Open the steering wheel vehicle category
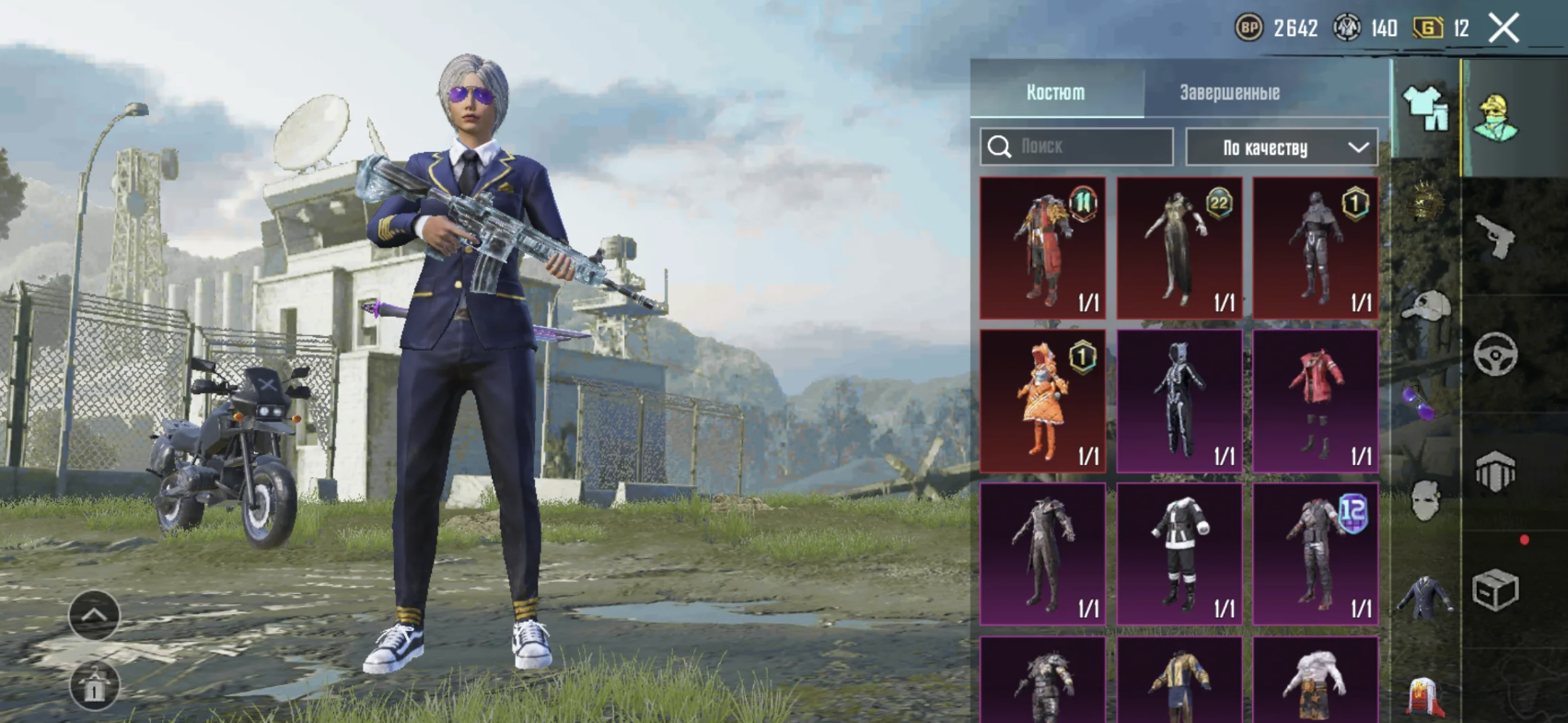Screen dimensions: 1568x723 (x=1495, y=354)
